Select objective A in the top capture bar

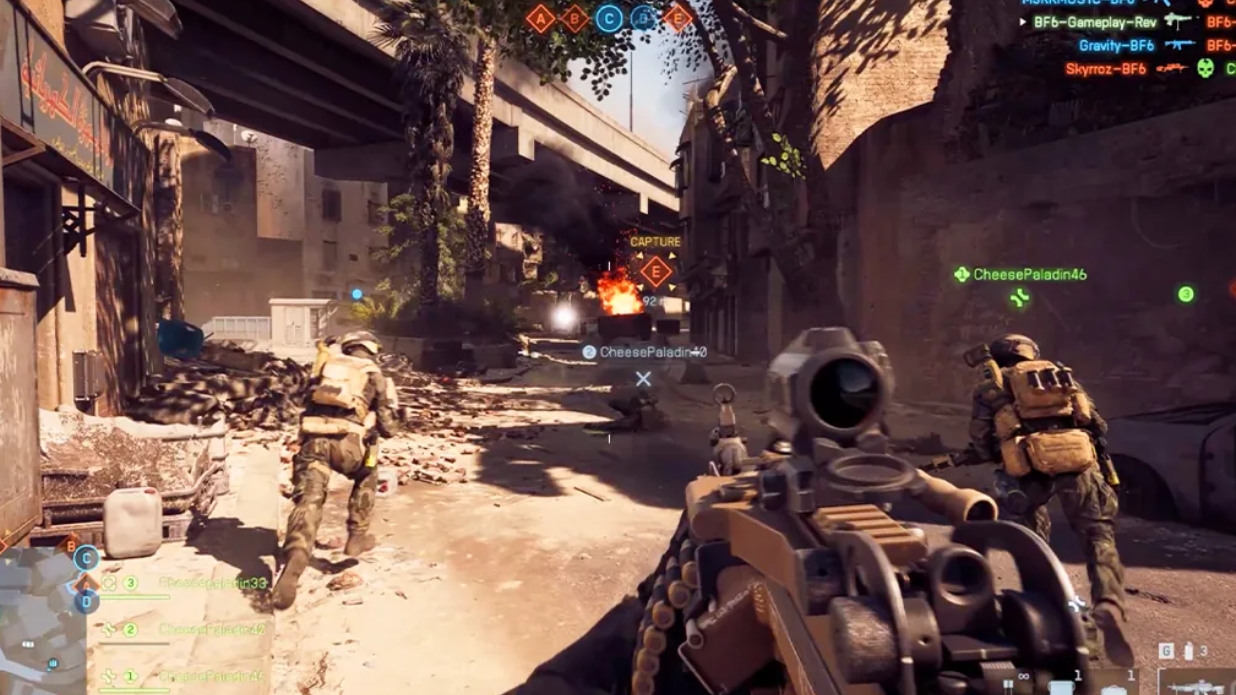540,18
